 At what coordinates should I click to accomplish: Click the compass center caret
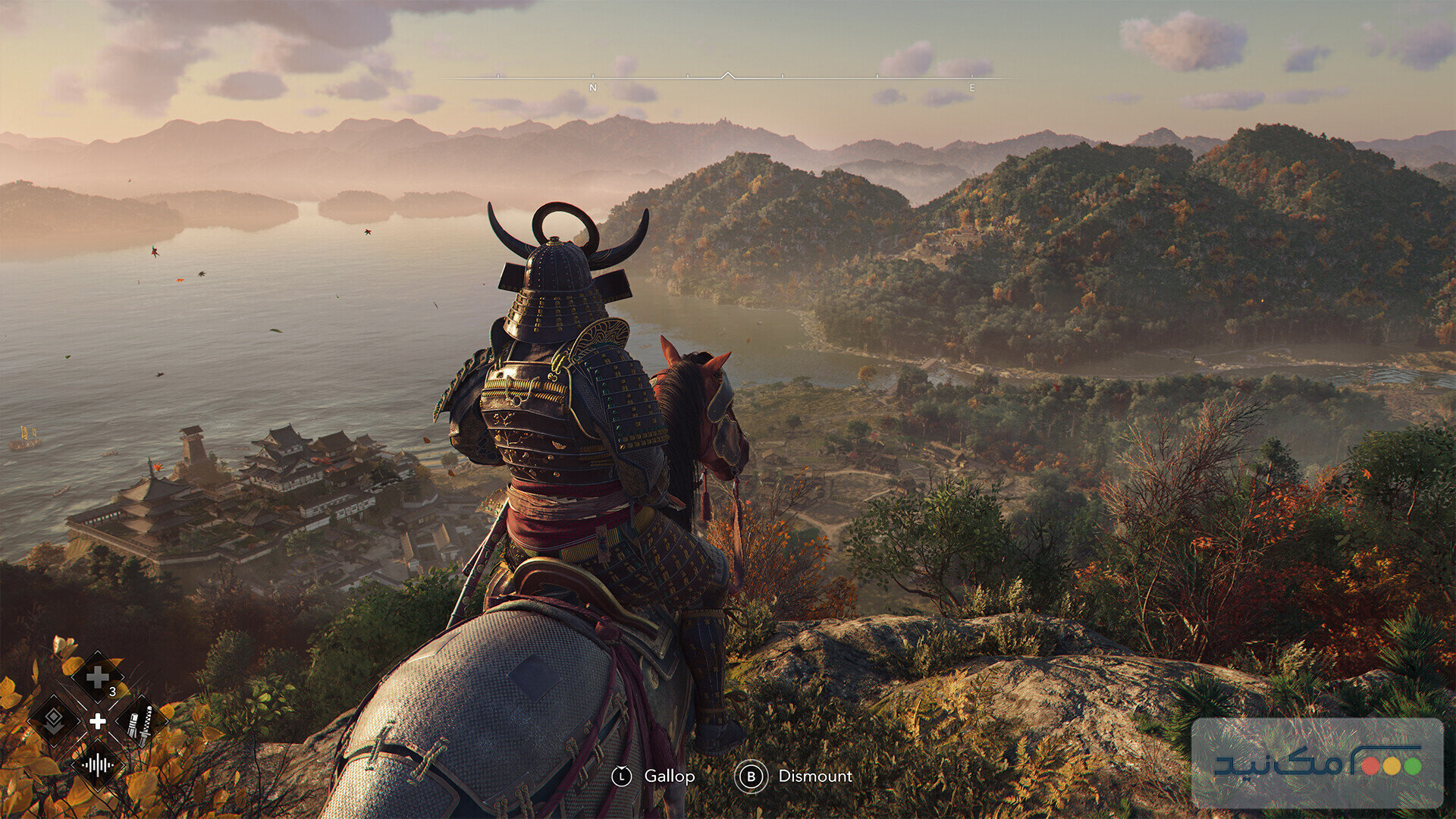click(x=728, y=74)
